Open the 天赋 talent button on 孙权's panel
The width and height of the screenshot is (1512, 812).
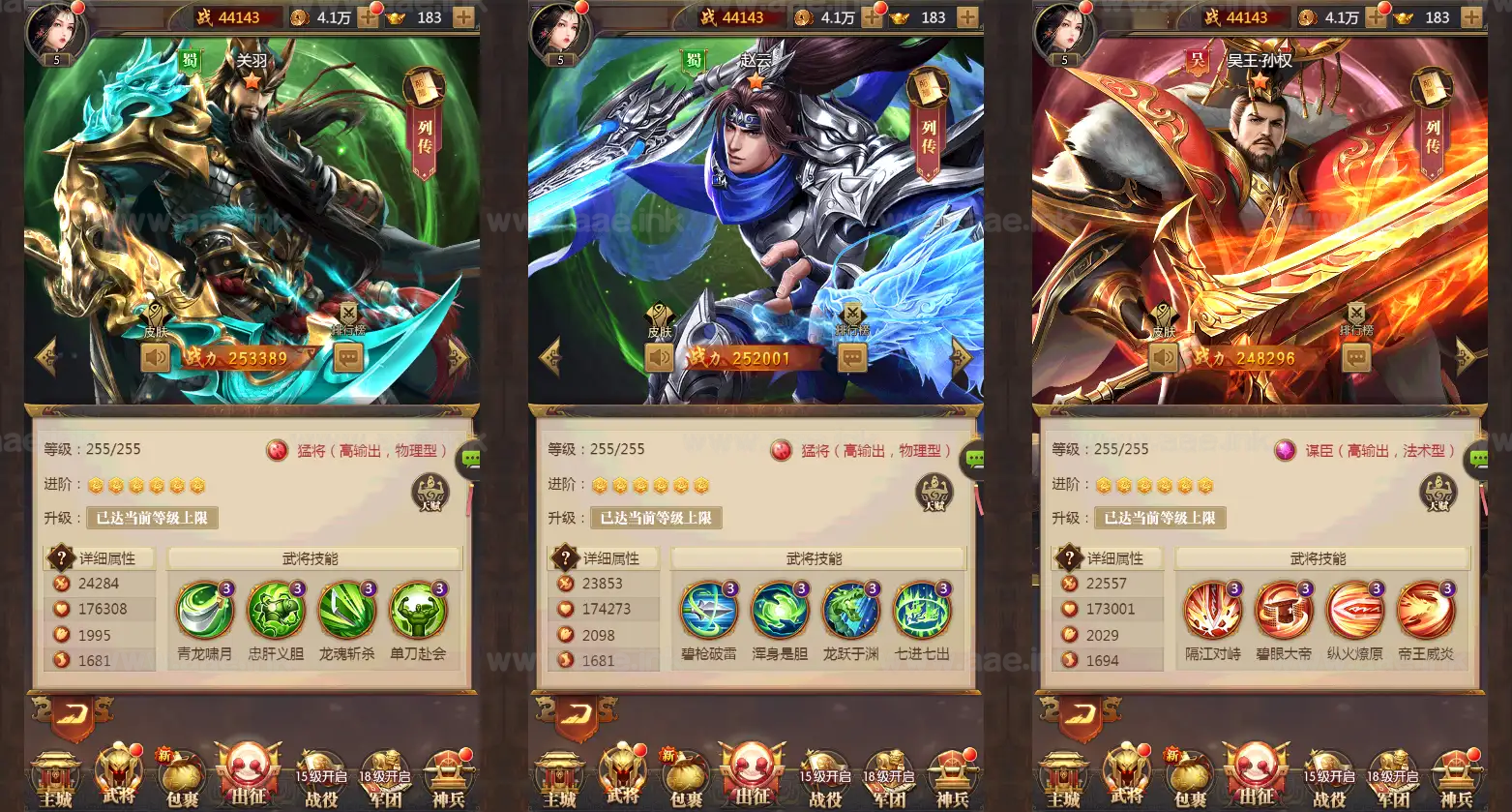[x=1438, y=493]
